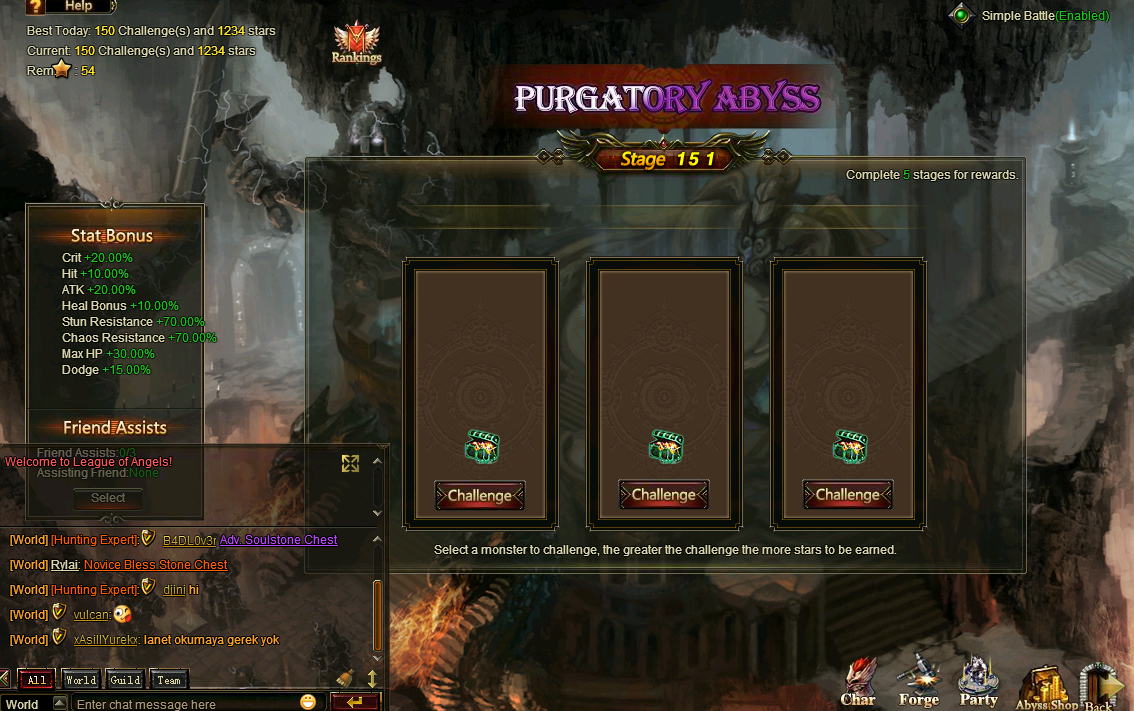Open the Char character screen
Screen dimensions: 1134x711
(x=859, y=683)
